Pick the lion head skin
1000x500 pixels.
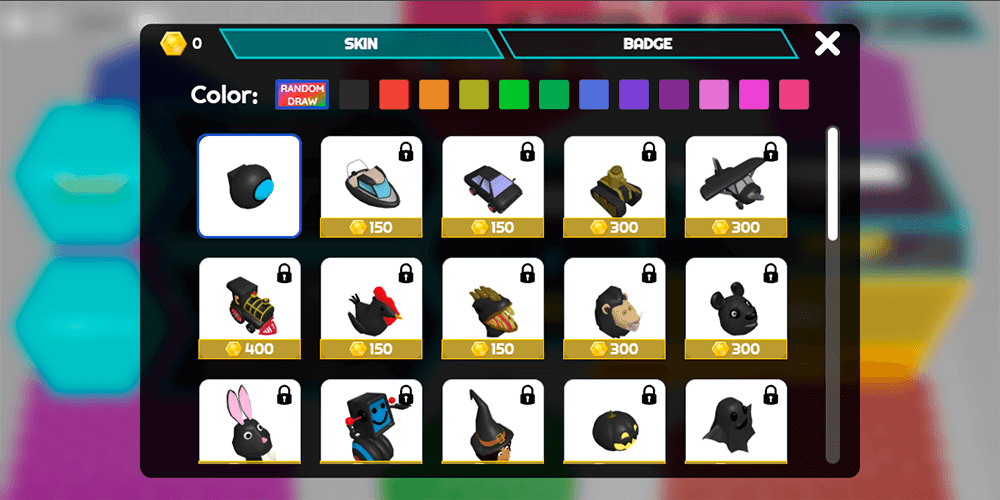click(x=614, y=308)
